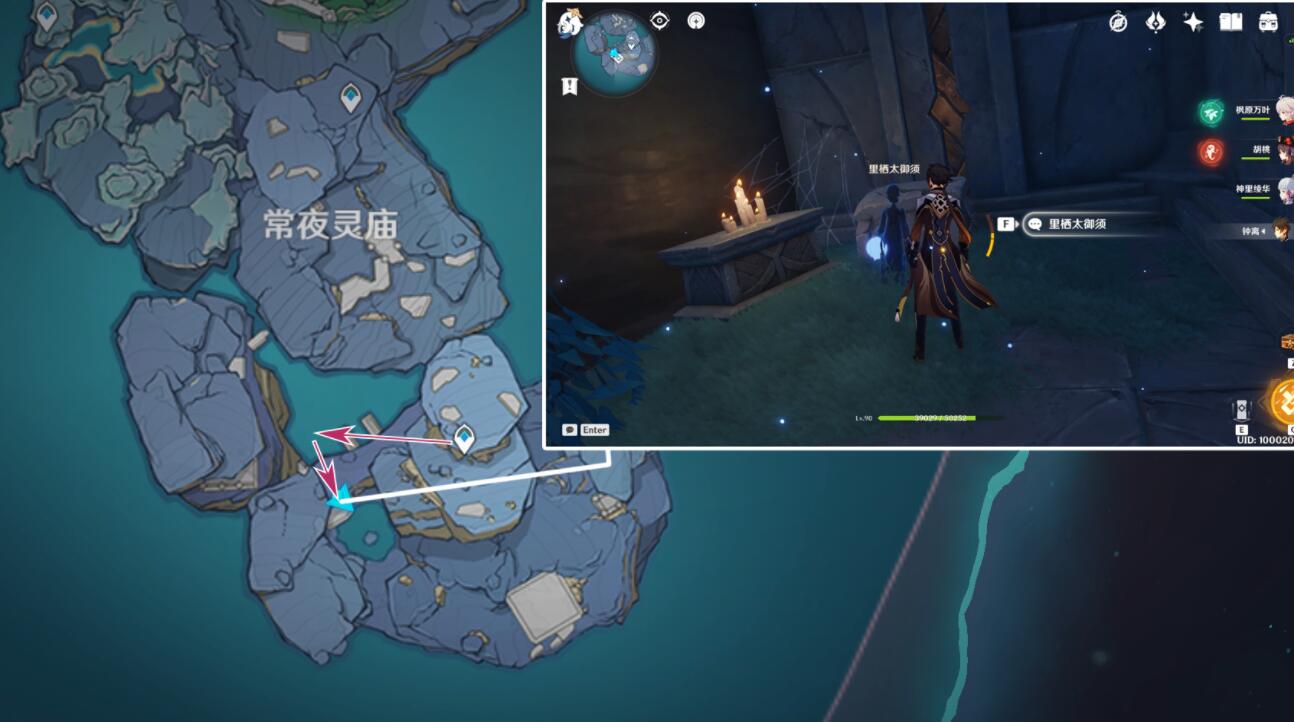The height and width of the screenshot is (722, 1294).
Task: Open the quest exclamation mark icon
Action: [x=570, y=87]
